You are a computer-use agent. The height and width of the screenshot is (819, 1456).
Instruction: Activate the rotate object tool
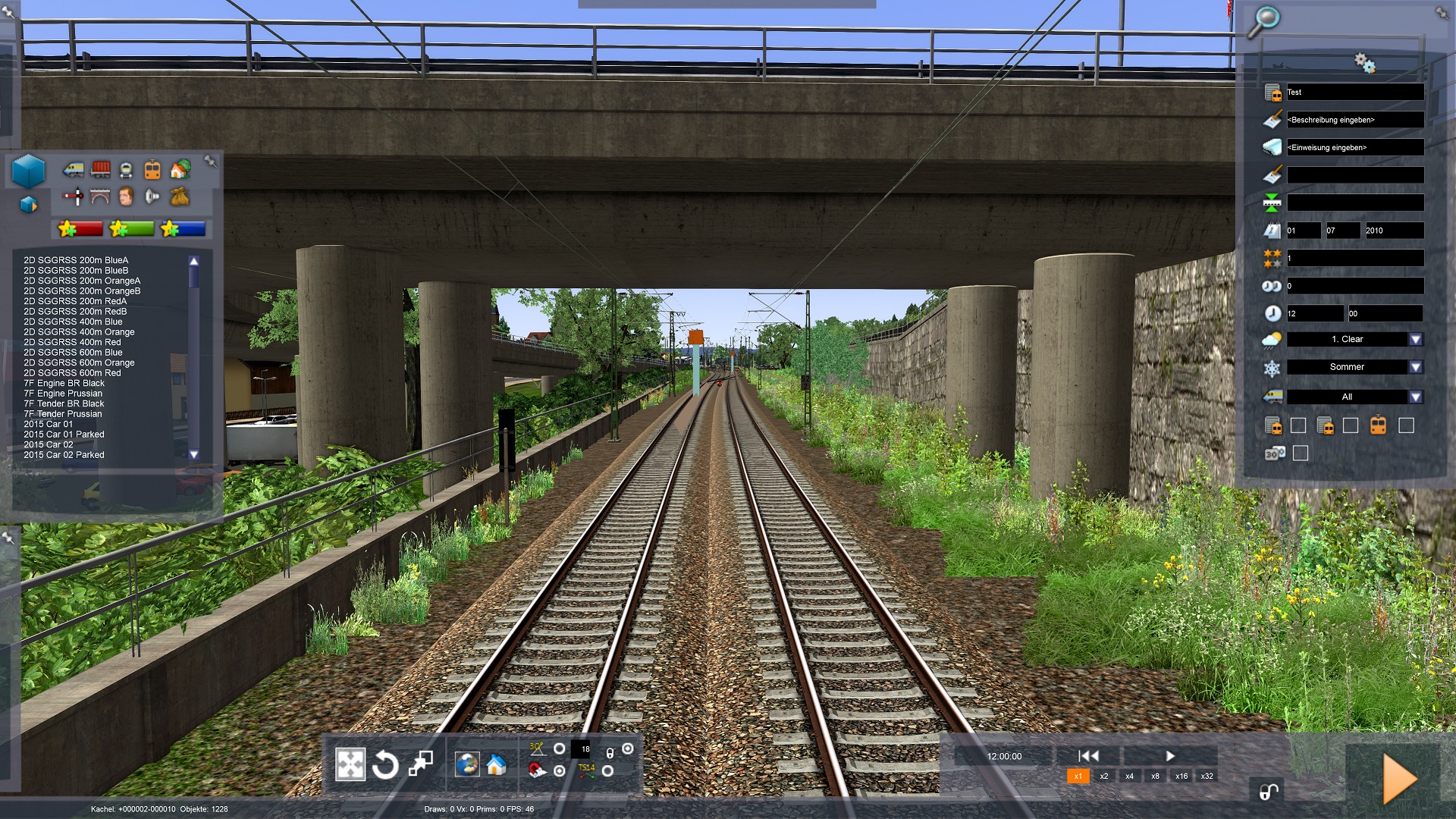tap(385, 764)
